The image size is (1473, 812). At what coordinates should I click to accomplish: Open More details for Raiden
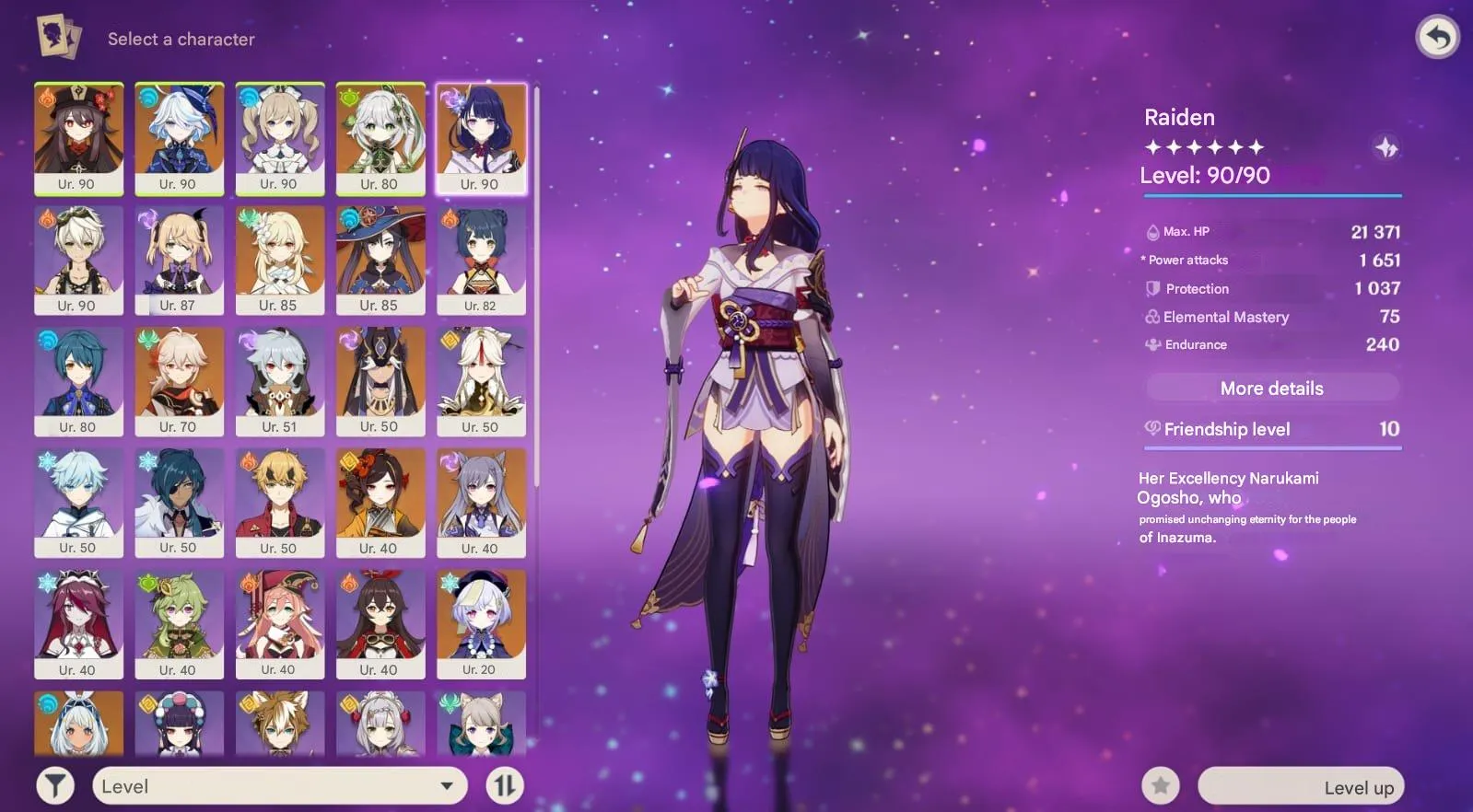coord(1272,388)
